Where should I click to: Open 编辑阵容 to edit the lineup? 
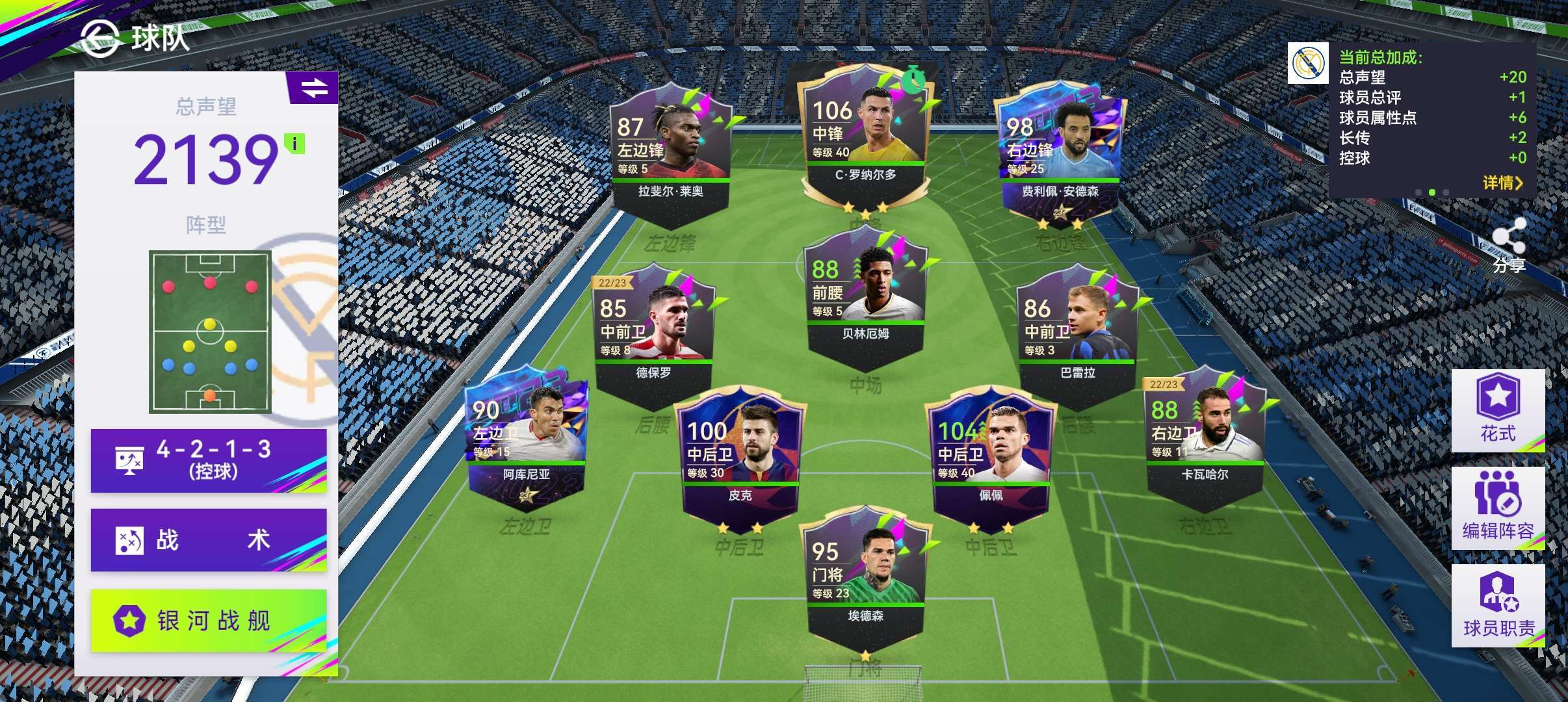1498,508
